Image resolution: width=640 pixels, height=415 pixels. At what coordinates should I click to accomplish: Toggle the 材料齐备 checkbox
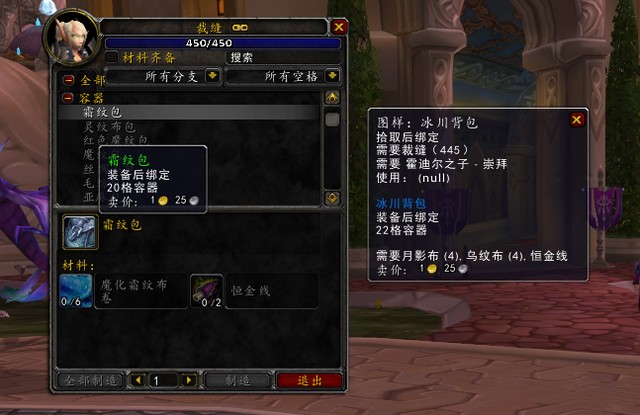111,57
